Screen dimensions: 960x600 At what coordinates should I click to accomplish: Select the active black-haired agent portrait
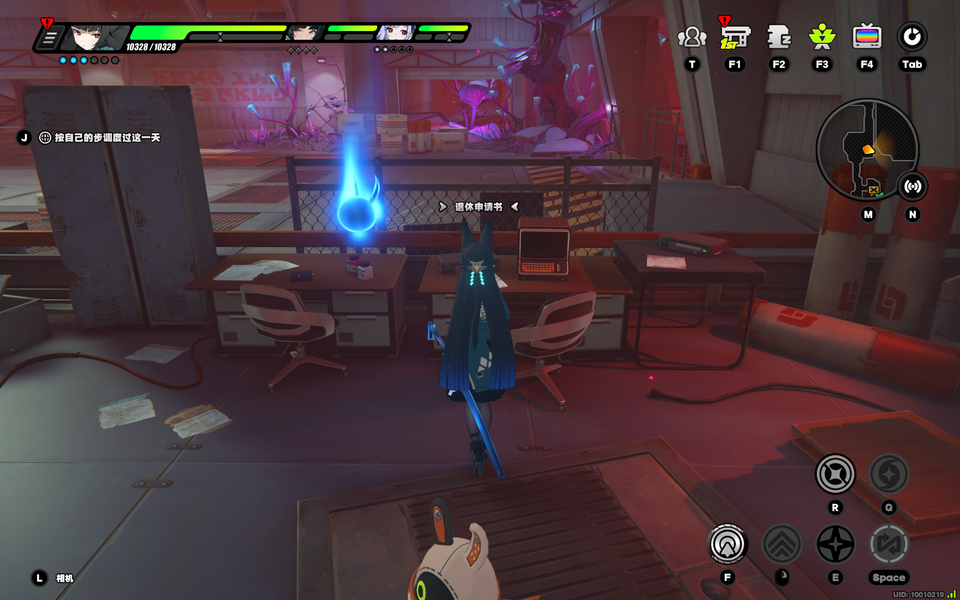click(94, 38)
